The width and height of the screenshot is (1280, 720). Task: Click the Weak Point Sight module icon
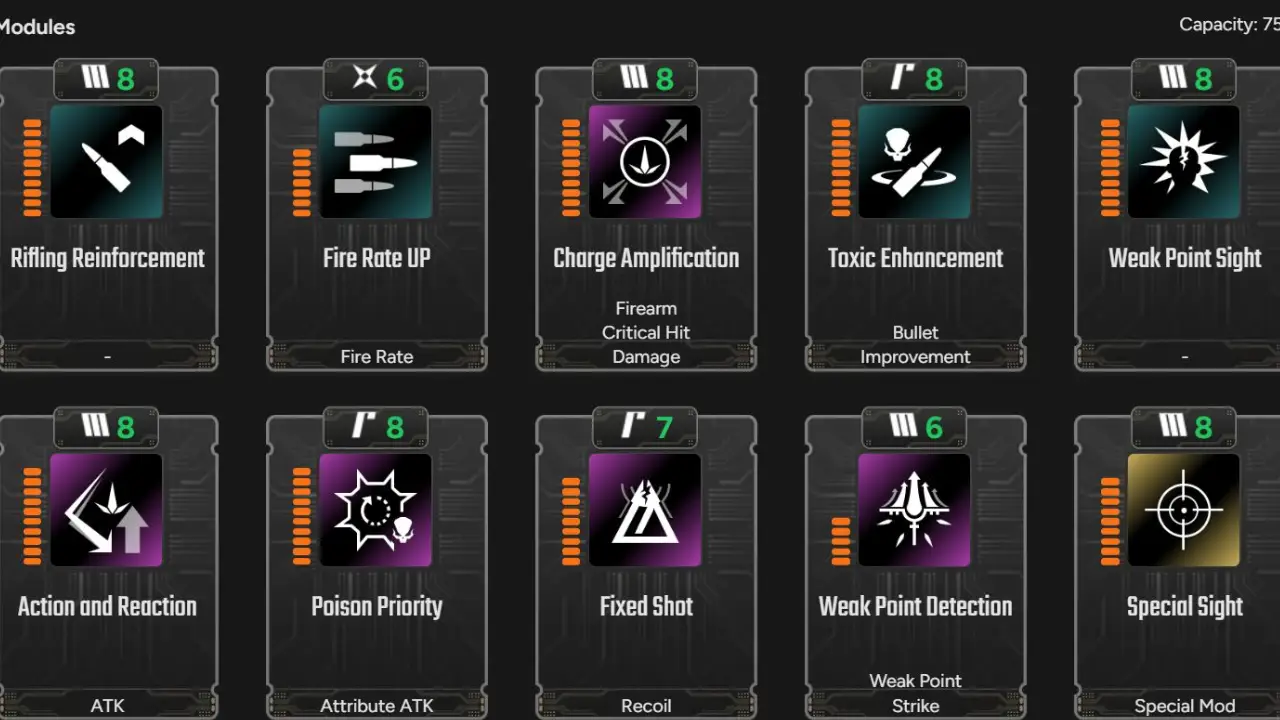1183,161
